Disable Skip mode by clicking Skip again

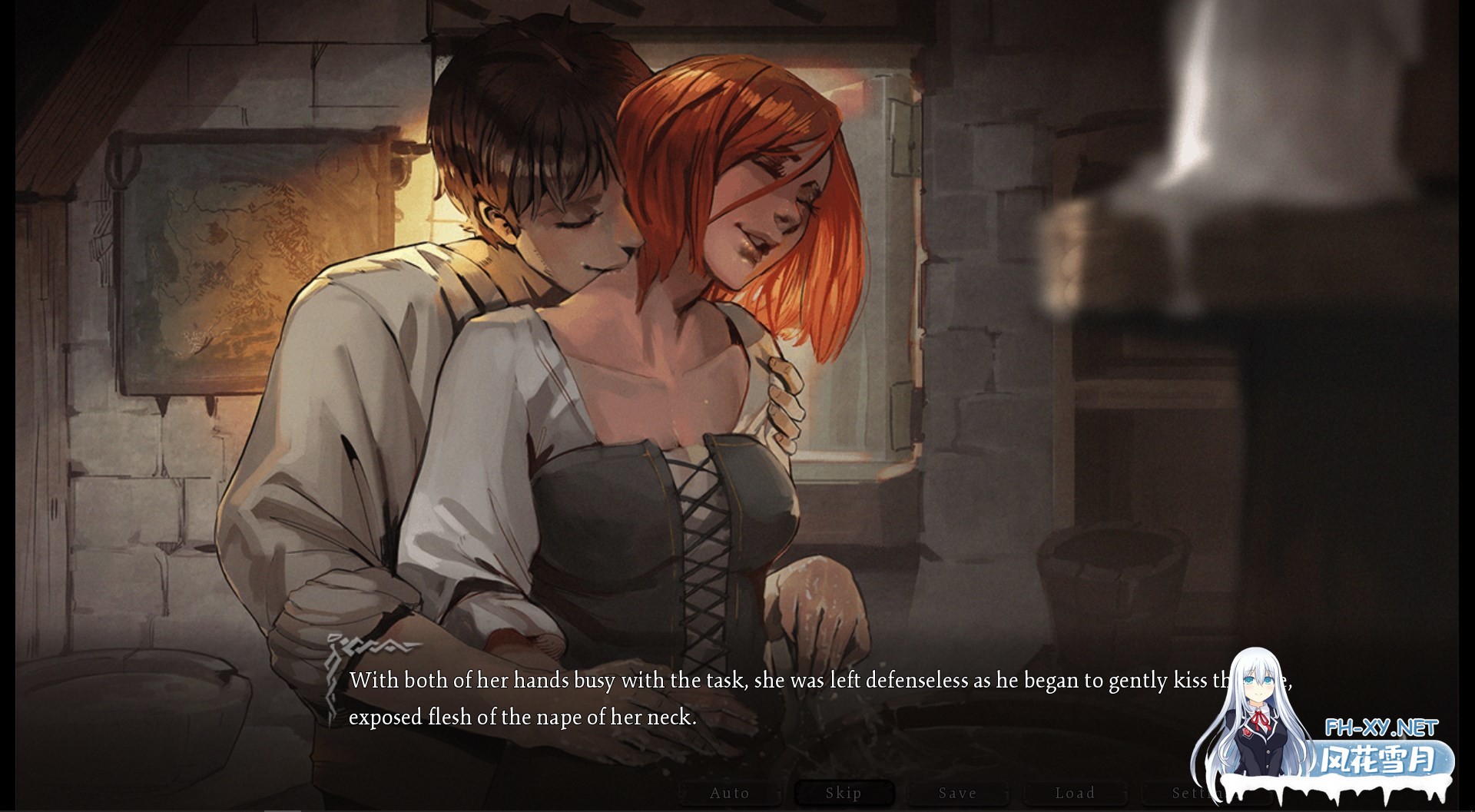pos(843,793)
